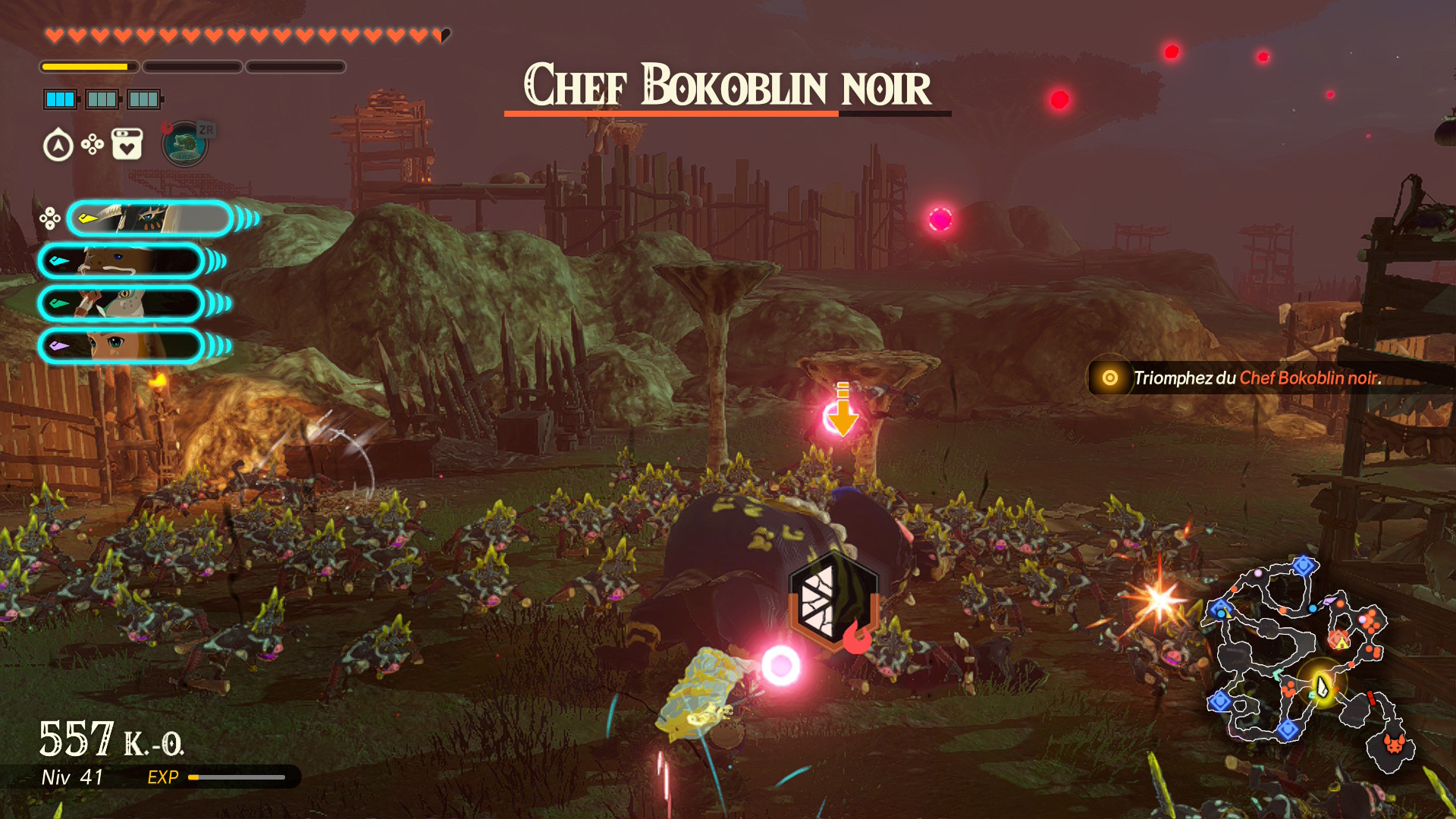Click the Chef Bokoblin noir boss name banner
This screenshot has height=819, width=1456.
pos(726,86)
